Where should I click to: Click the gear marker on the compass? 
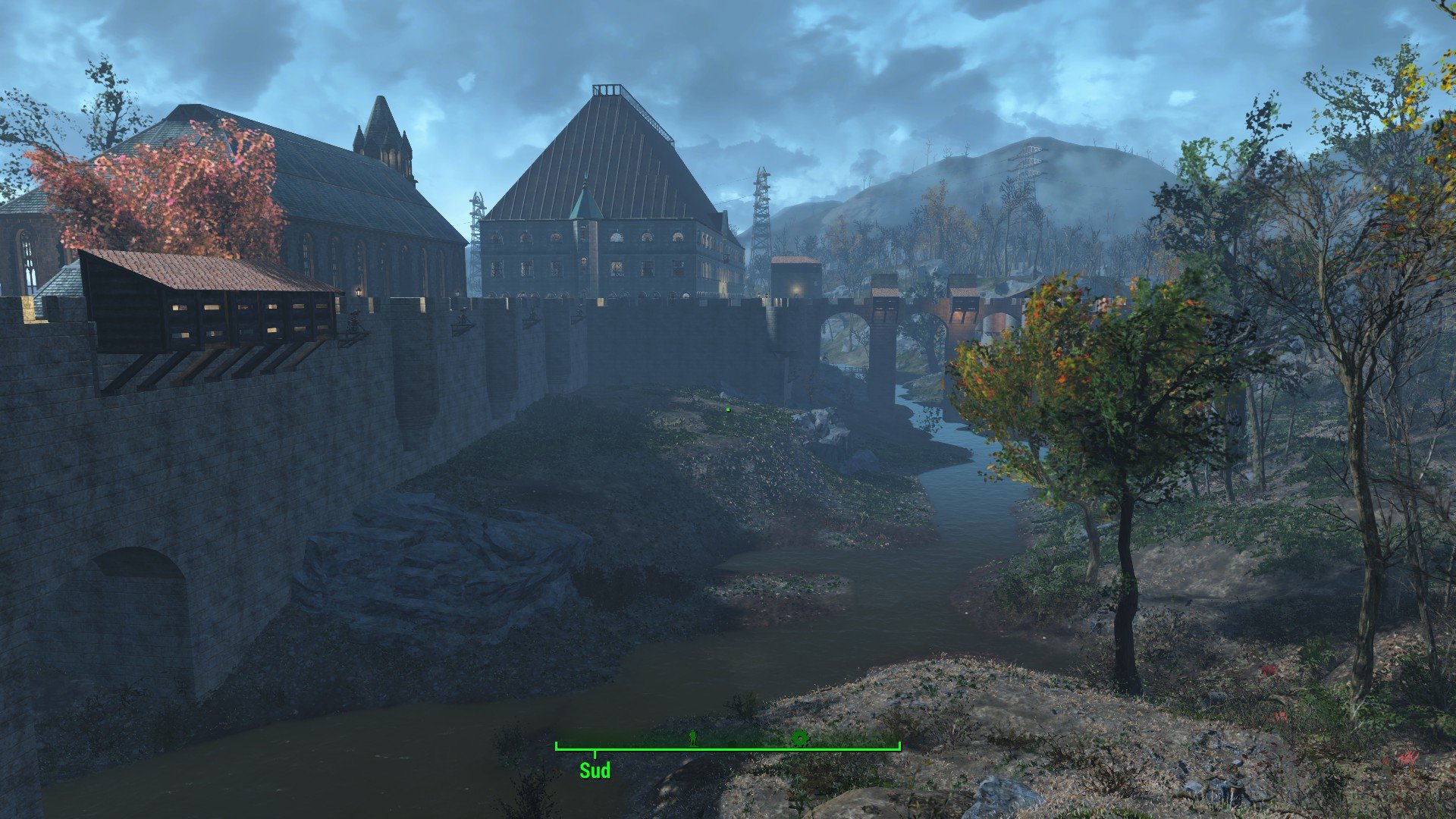click(x=799, y=738)
